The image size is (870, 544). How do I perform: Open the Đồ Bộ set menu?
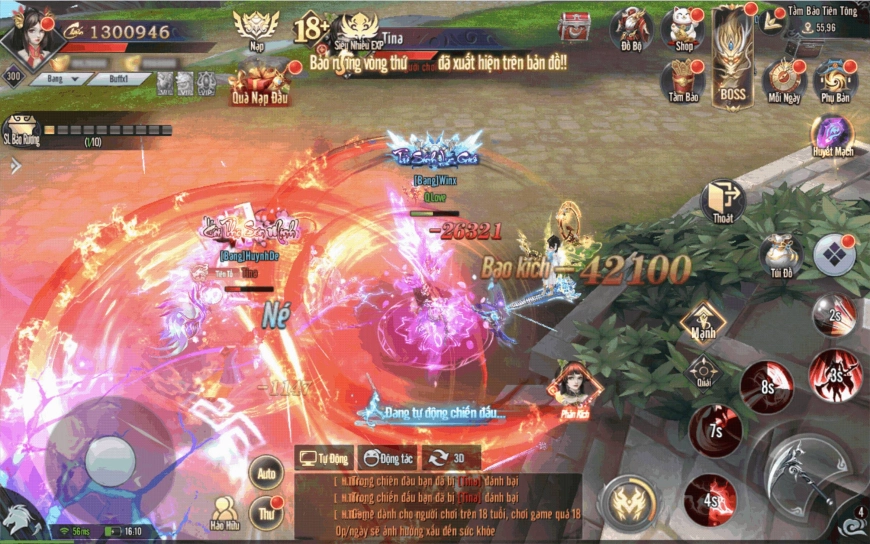[x=631, y=29]
